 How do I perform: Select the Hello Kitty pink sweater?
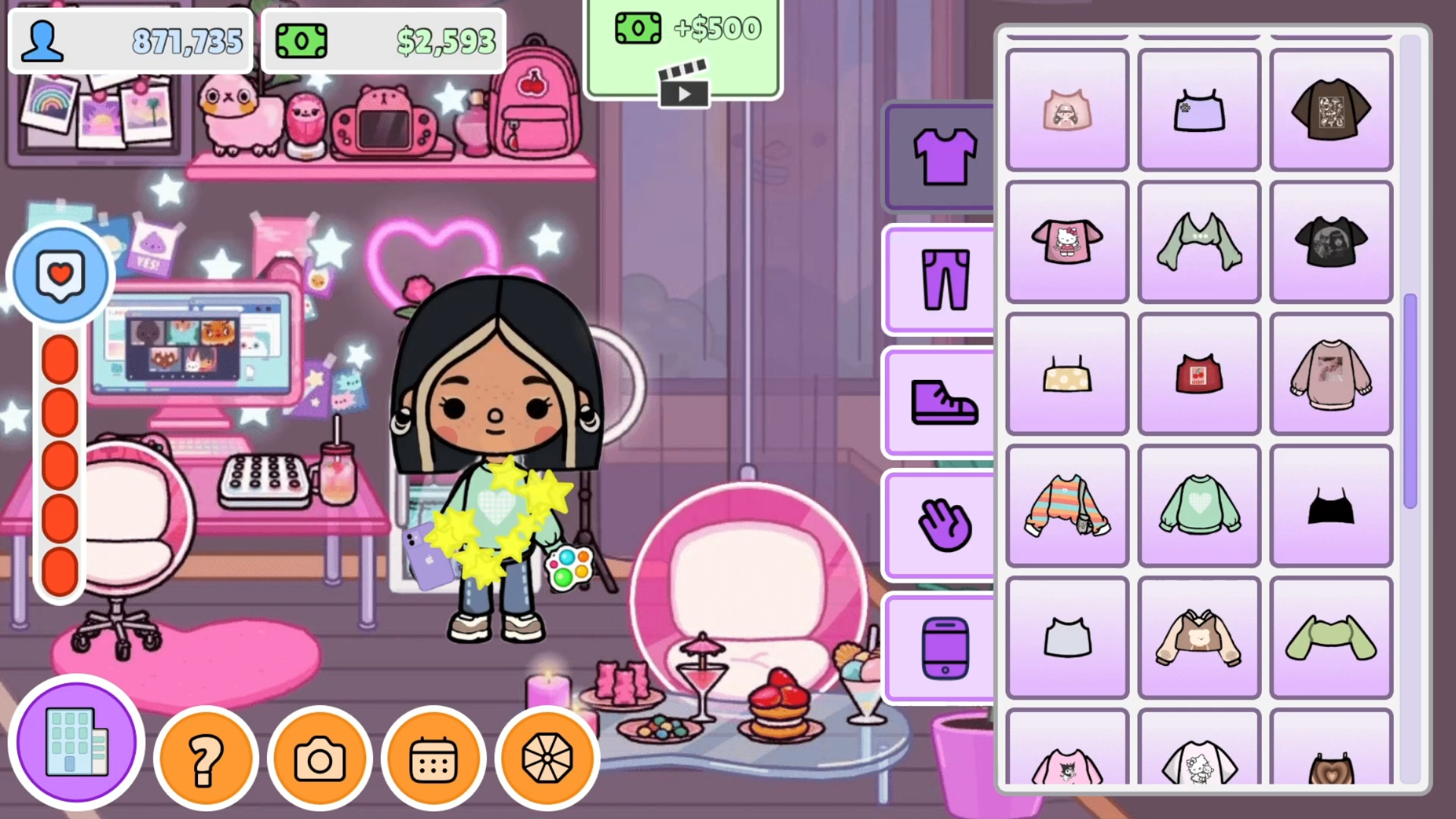[x=1066, y=241]
